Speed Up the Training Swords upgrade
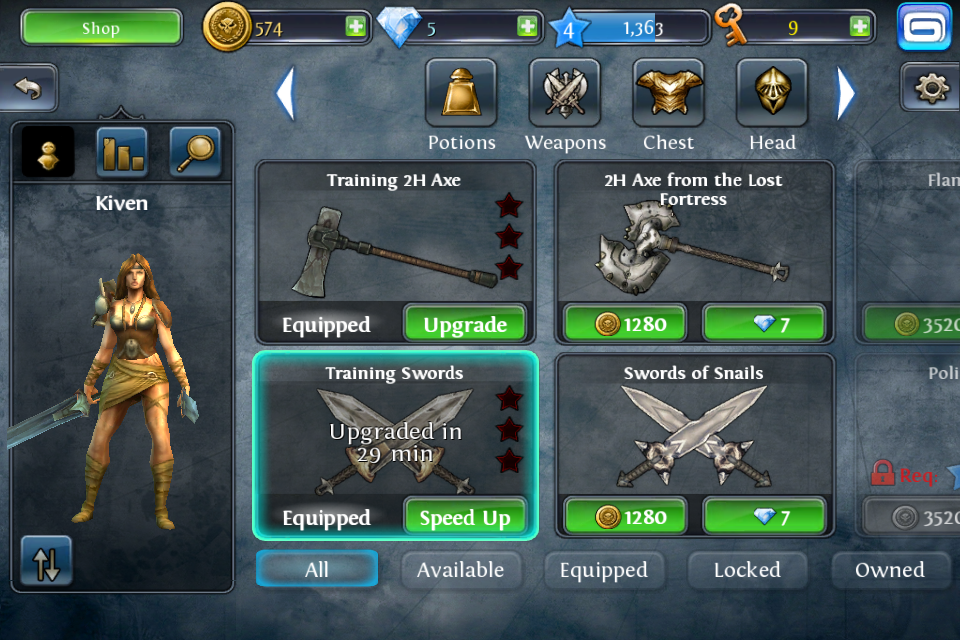 [465, 517]
